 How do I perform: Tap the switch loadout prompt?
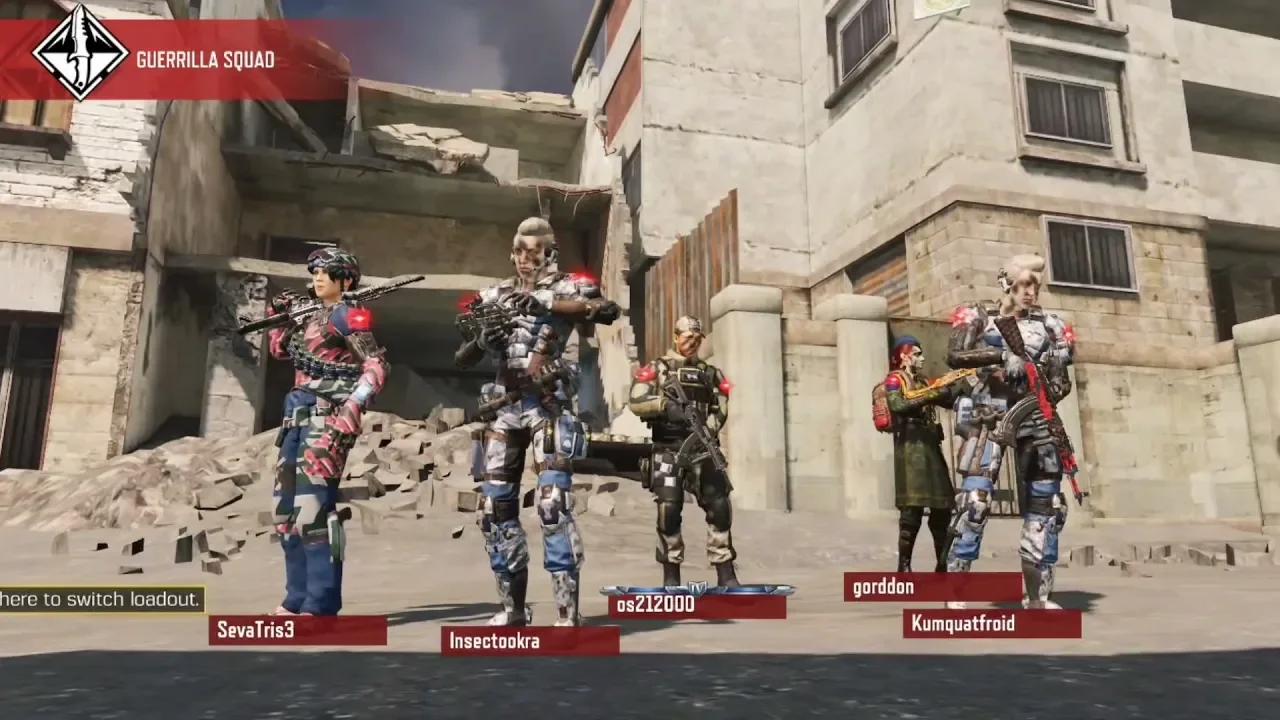point(101,599)
